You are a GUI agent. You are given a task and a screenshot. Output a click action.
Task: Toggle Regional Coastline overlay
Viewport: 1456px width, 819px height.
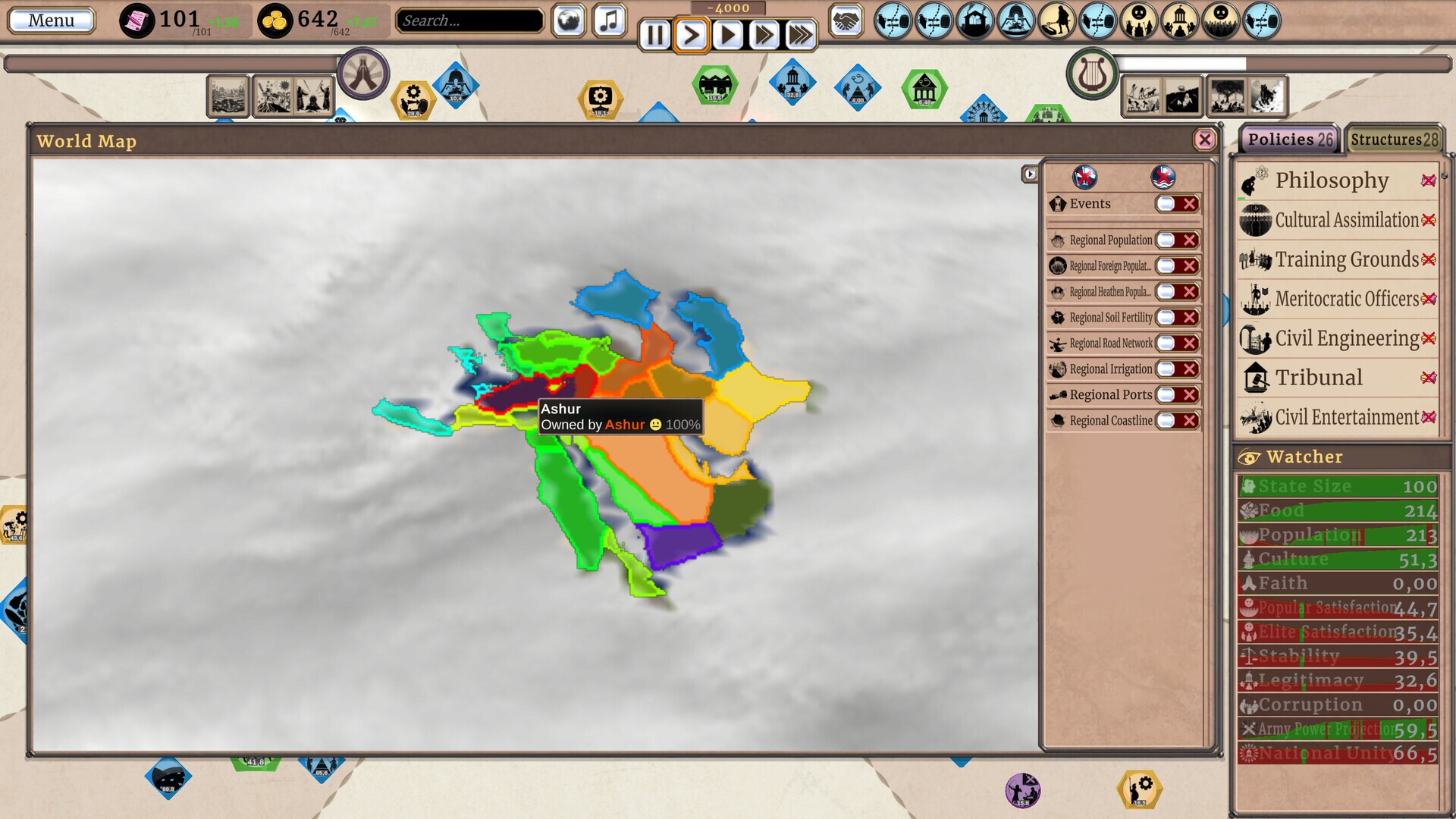click(x=1176, y=421)
